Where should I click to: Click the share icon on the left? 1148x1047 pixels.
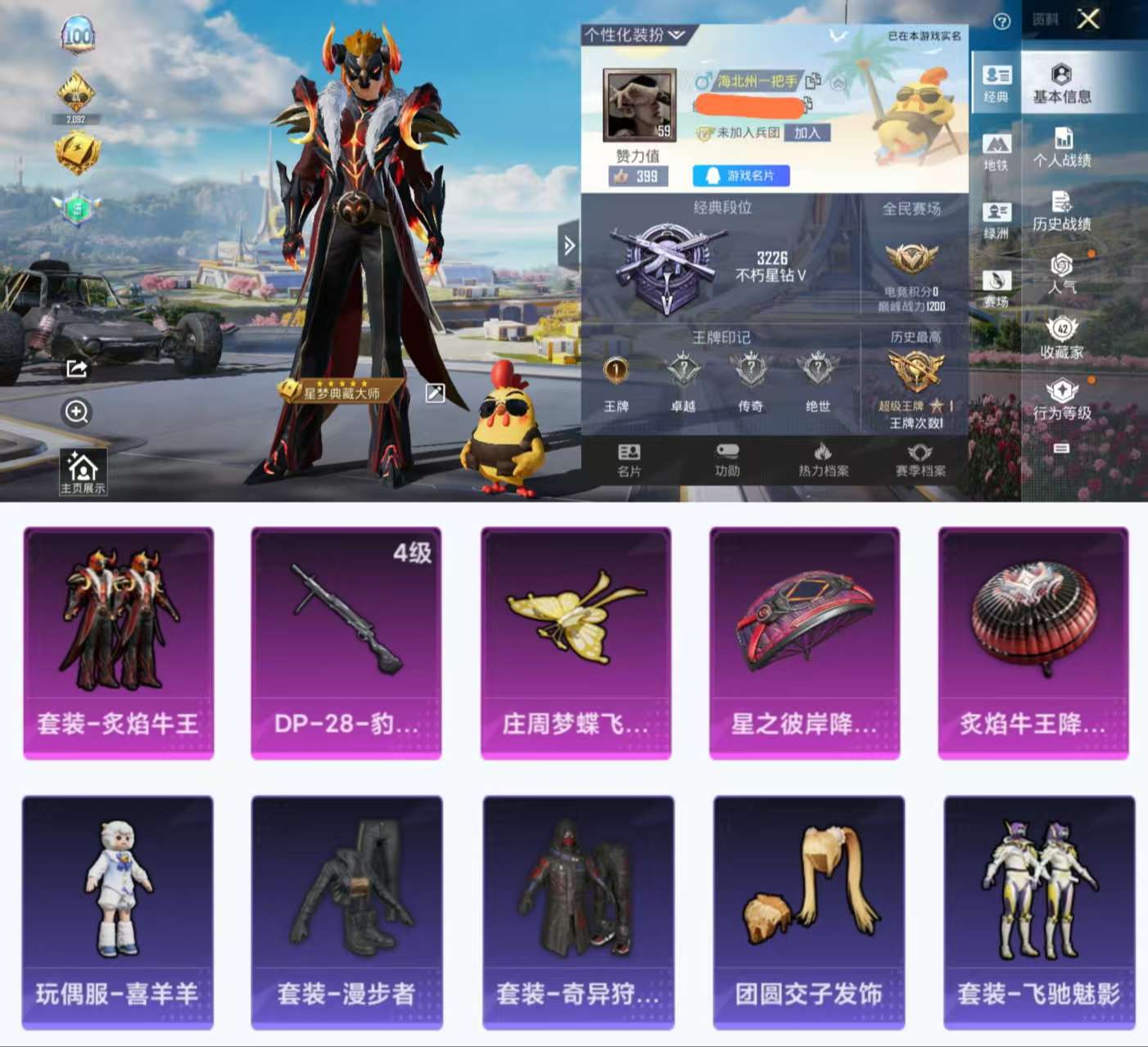pyautogui.click(x=78, y=368)
